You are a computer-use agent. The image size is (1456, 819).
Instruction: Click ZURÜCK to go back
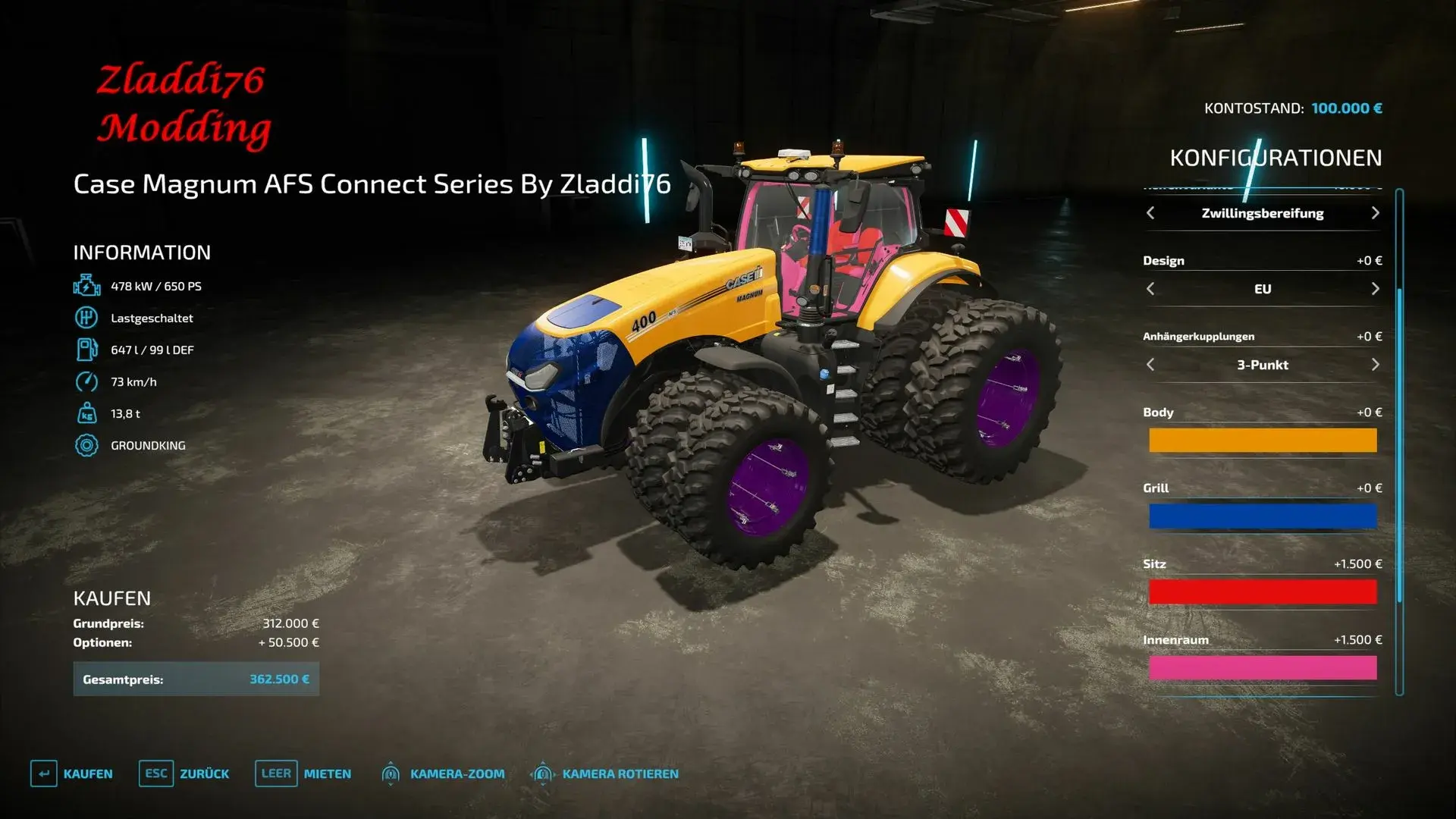click(205, 773)
